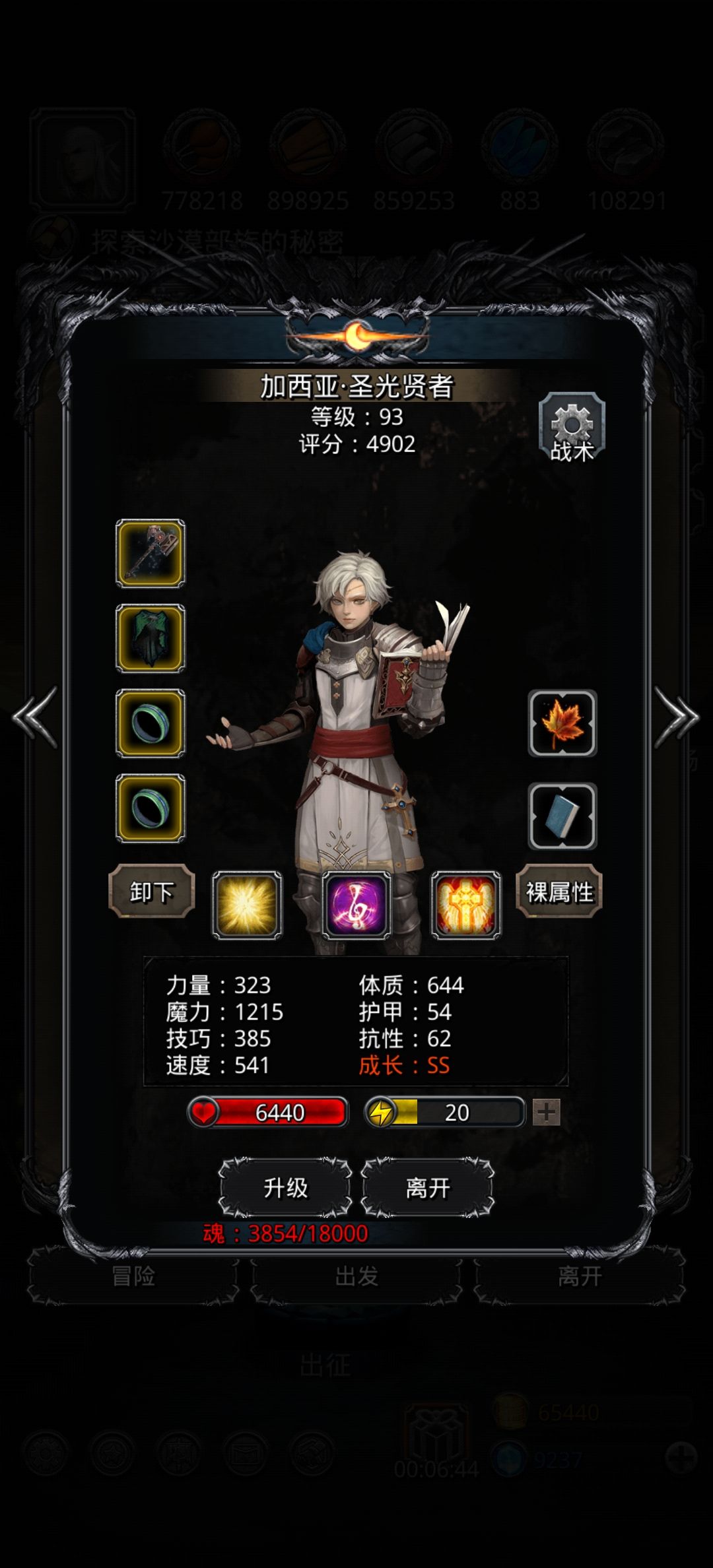
Task: Close the panel with 离开 below 升级
Action: point(428,1188)
